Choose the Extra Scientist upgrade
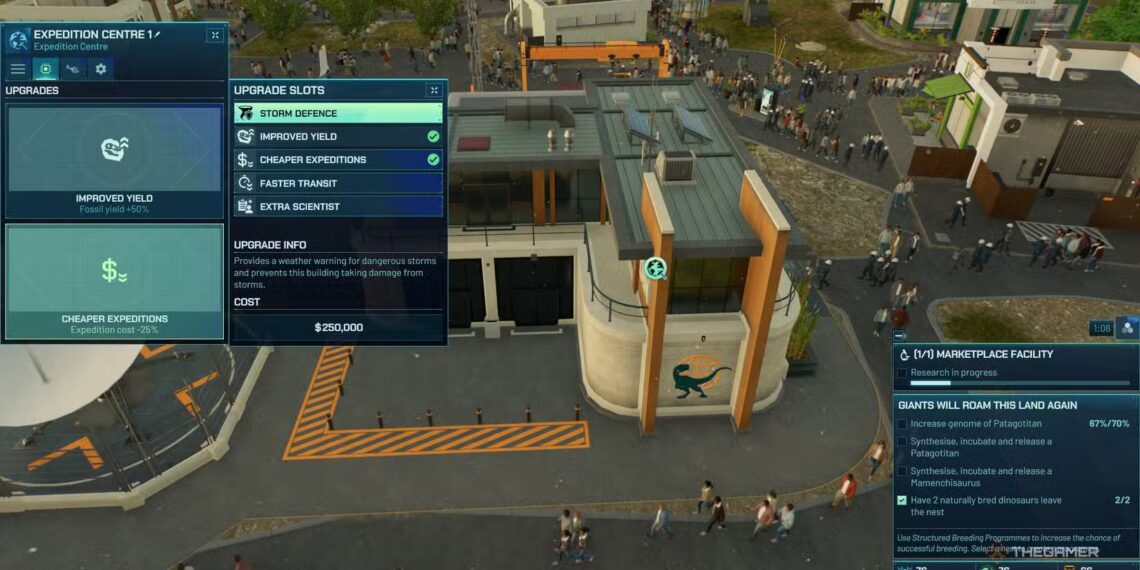Image resolution: width=1140 pixels, height=570 pixels. [338, 206]
